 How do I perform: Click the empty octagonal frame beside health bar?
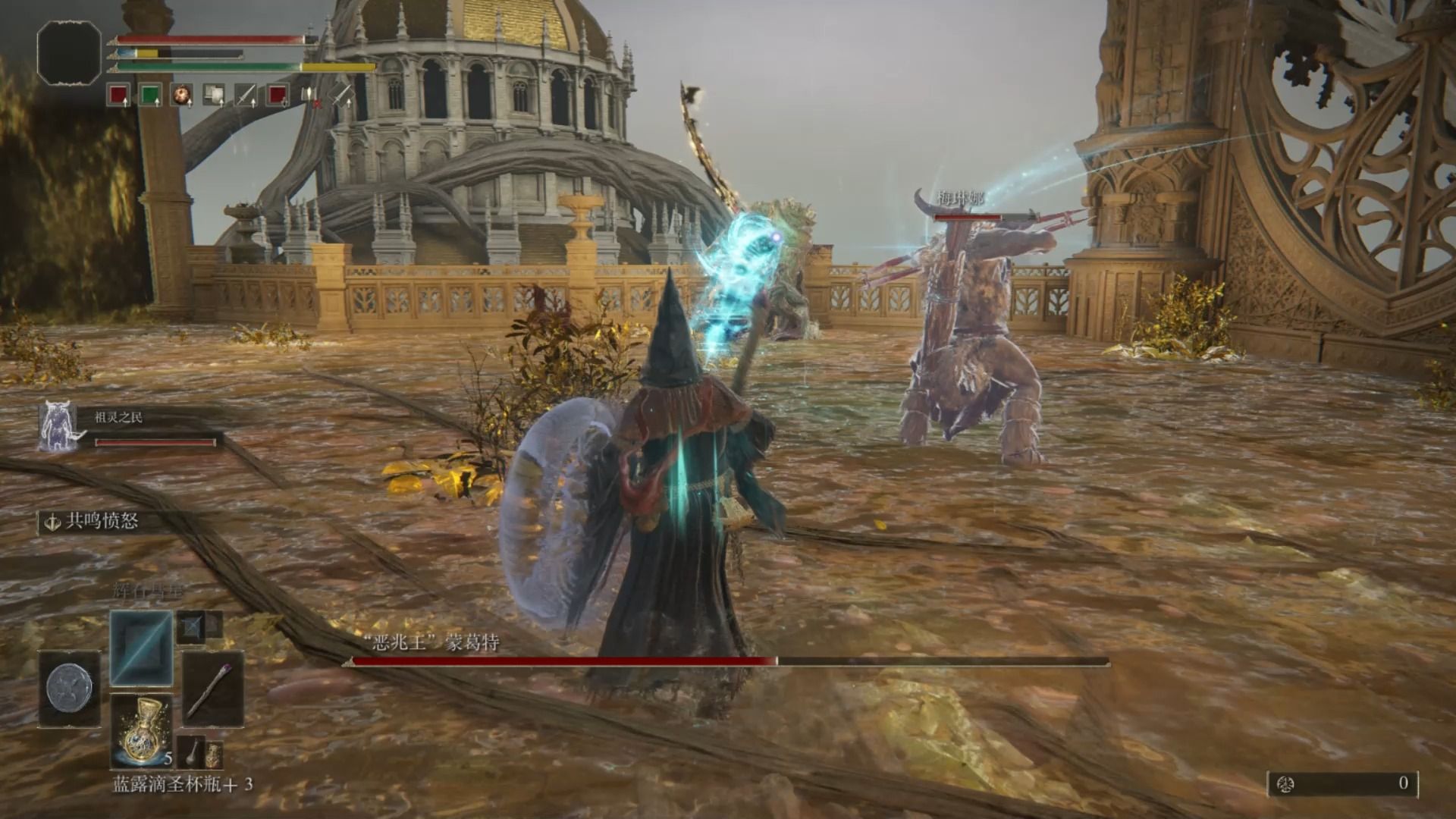[69, 52]
